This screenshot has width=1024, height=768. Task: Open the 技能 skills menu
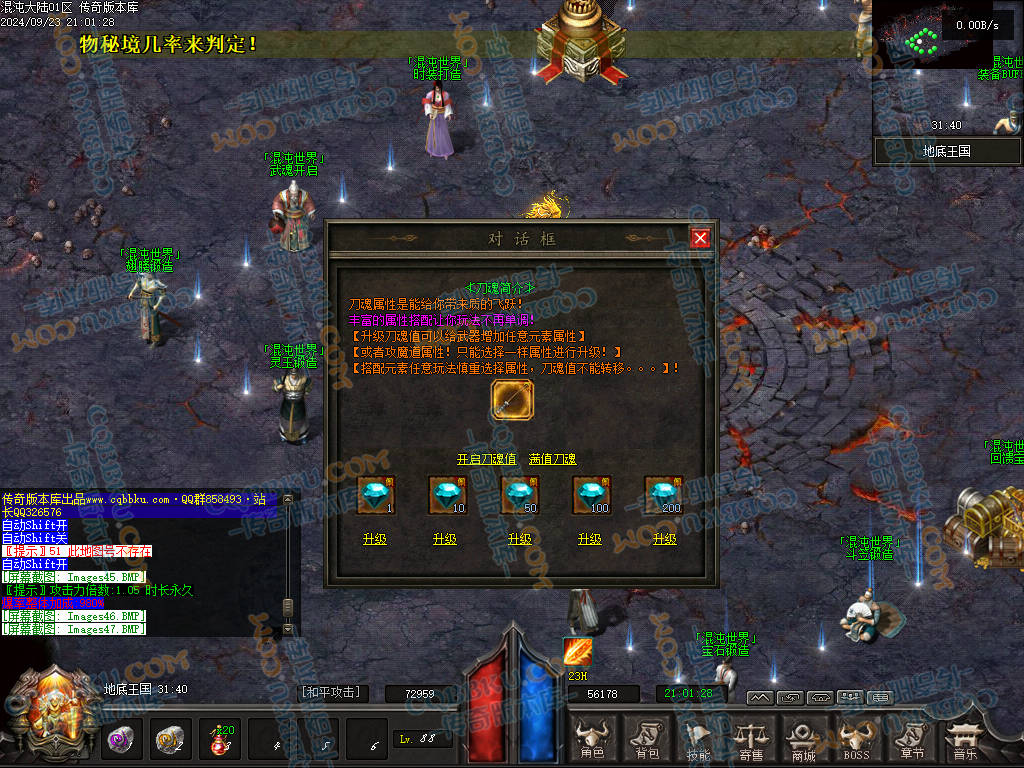(699, 740)
